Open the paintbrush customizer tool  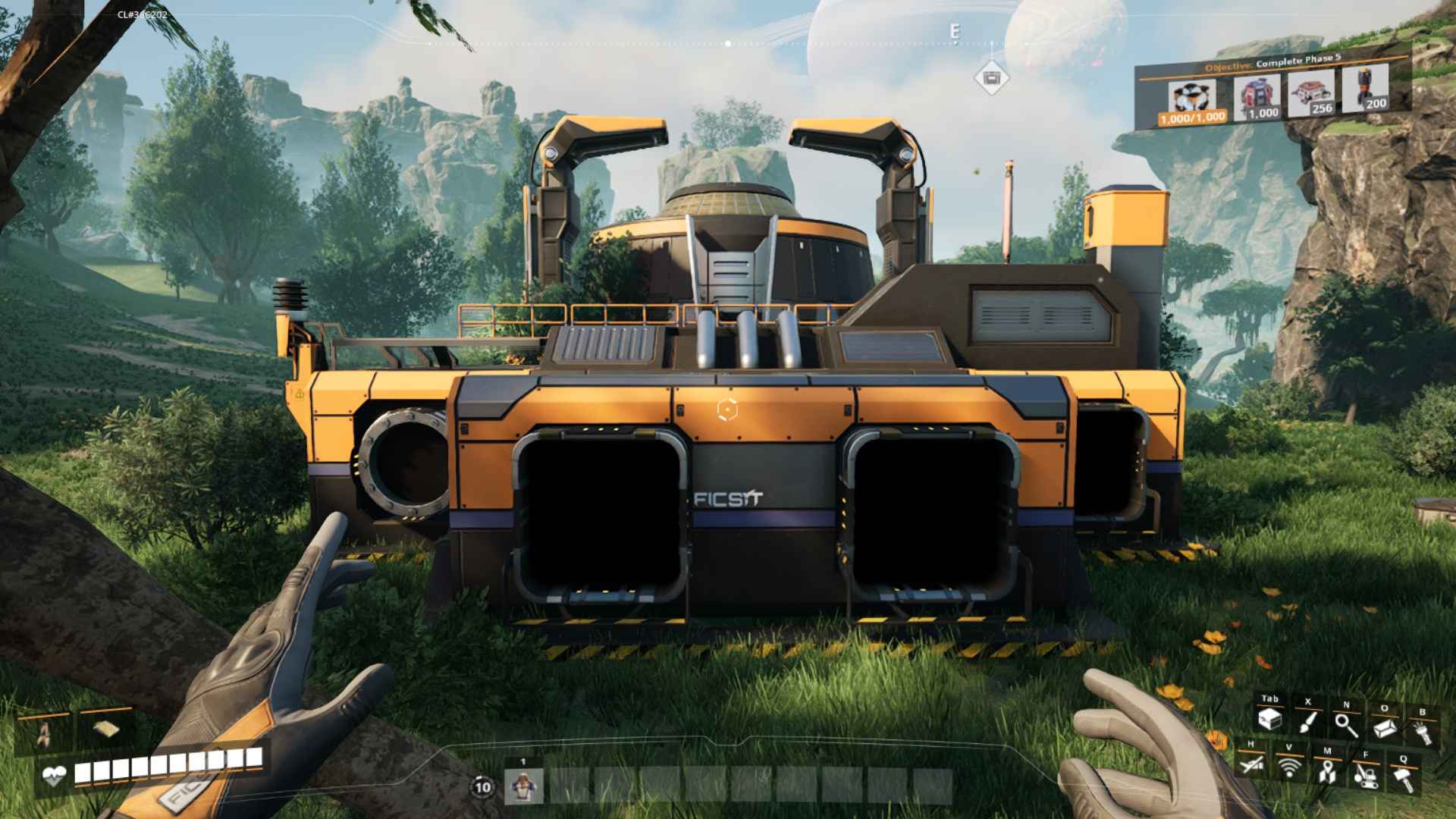click(x=1307, y=722)
